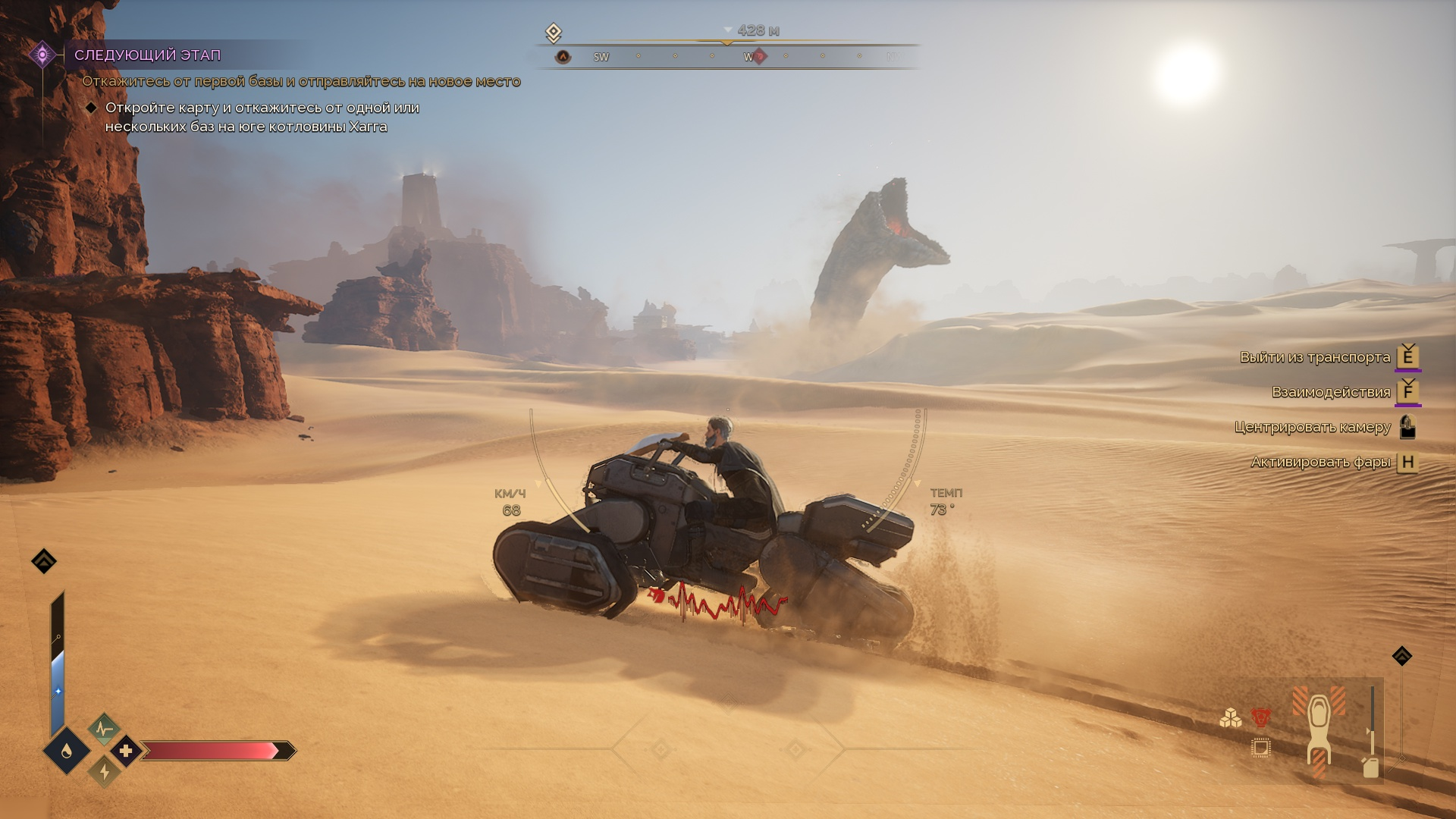Click the three-cubes vehicle inventory icon

[x=1230, y=717]
